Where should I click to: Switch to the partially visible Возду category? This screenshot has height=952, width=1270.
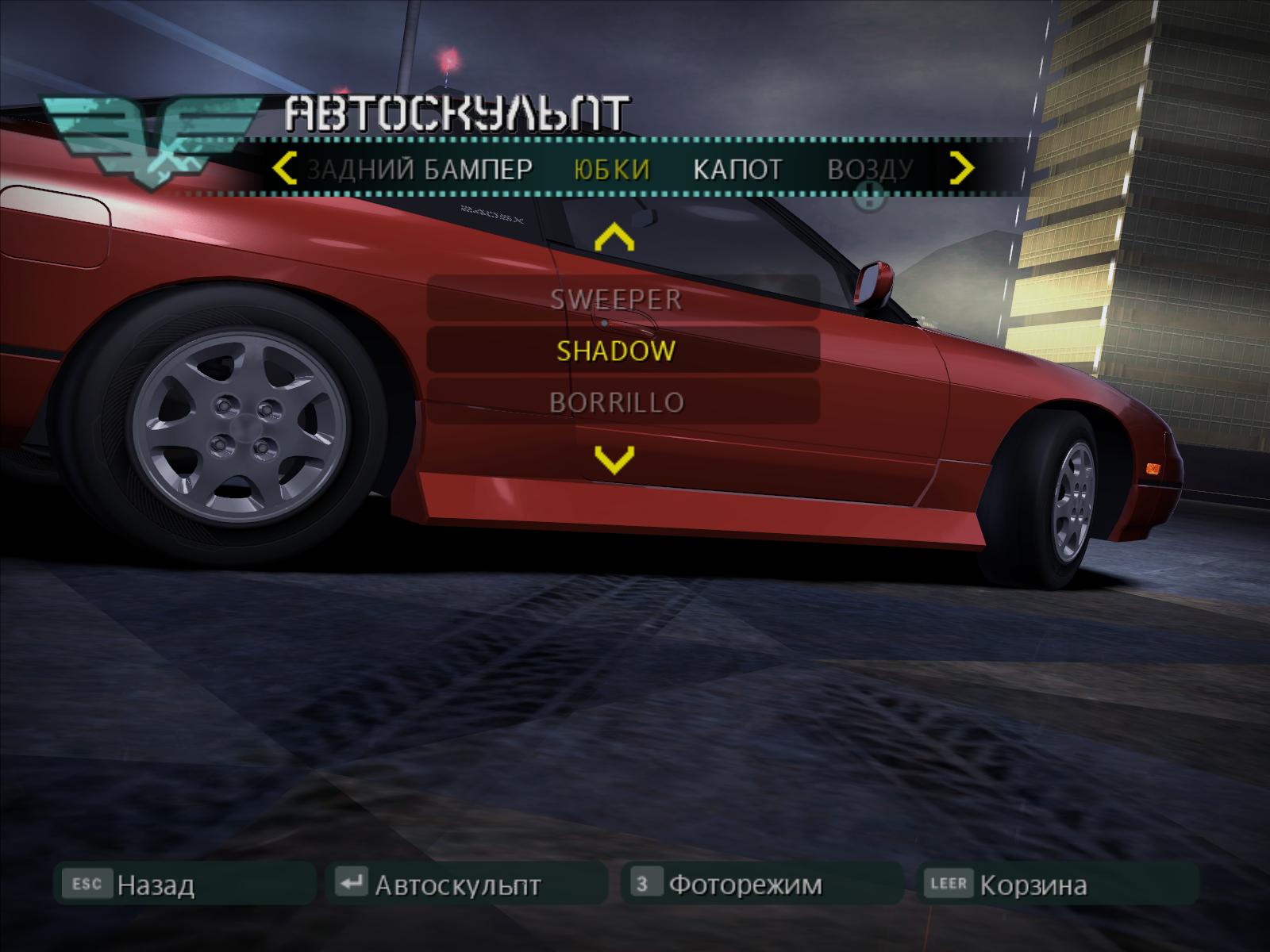click(871, 169)
